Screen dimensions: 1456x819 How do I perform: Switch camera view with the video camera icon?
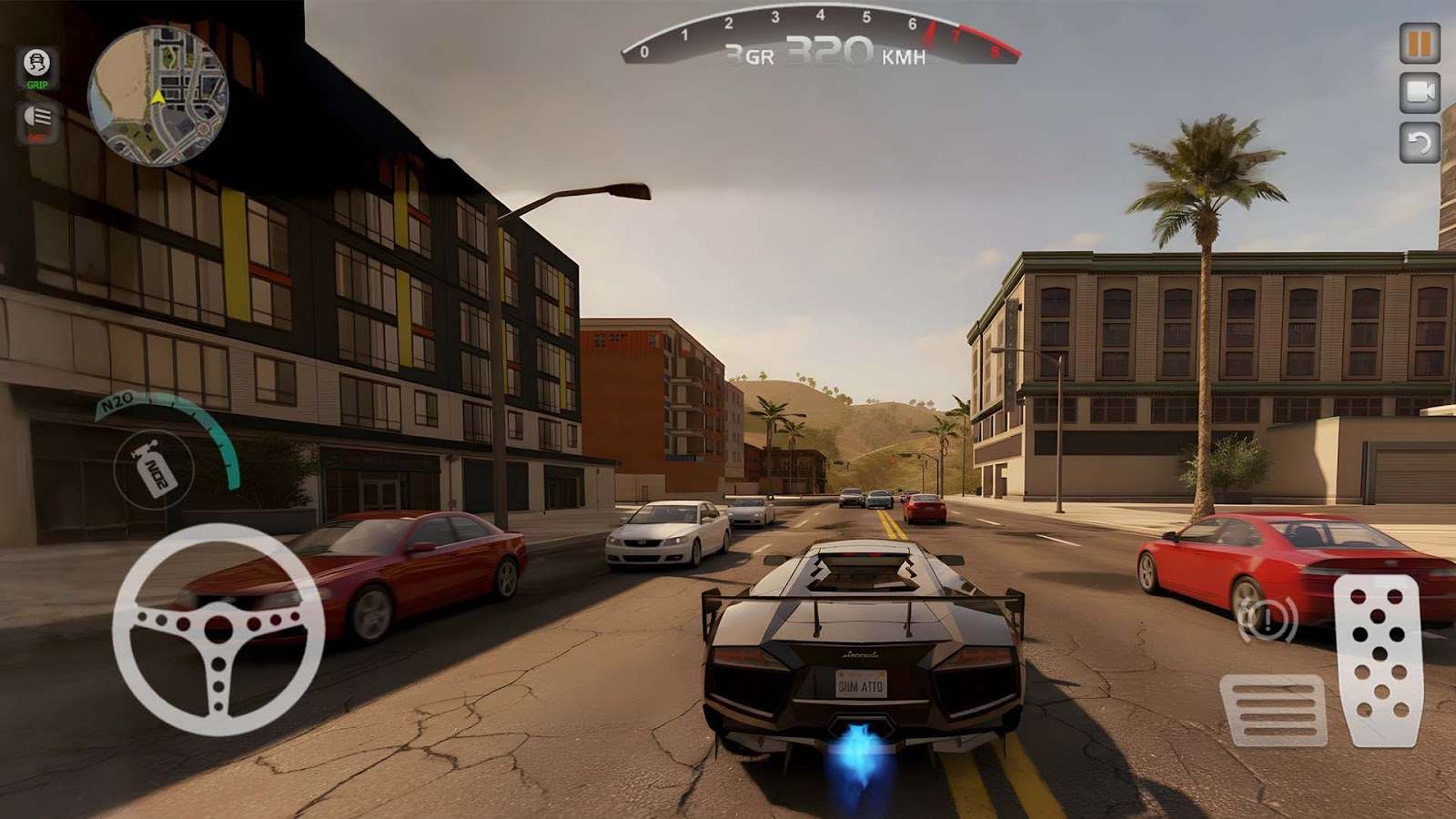[x=1419, y=93]
